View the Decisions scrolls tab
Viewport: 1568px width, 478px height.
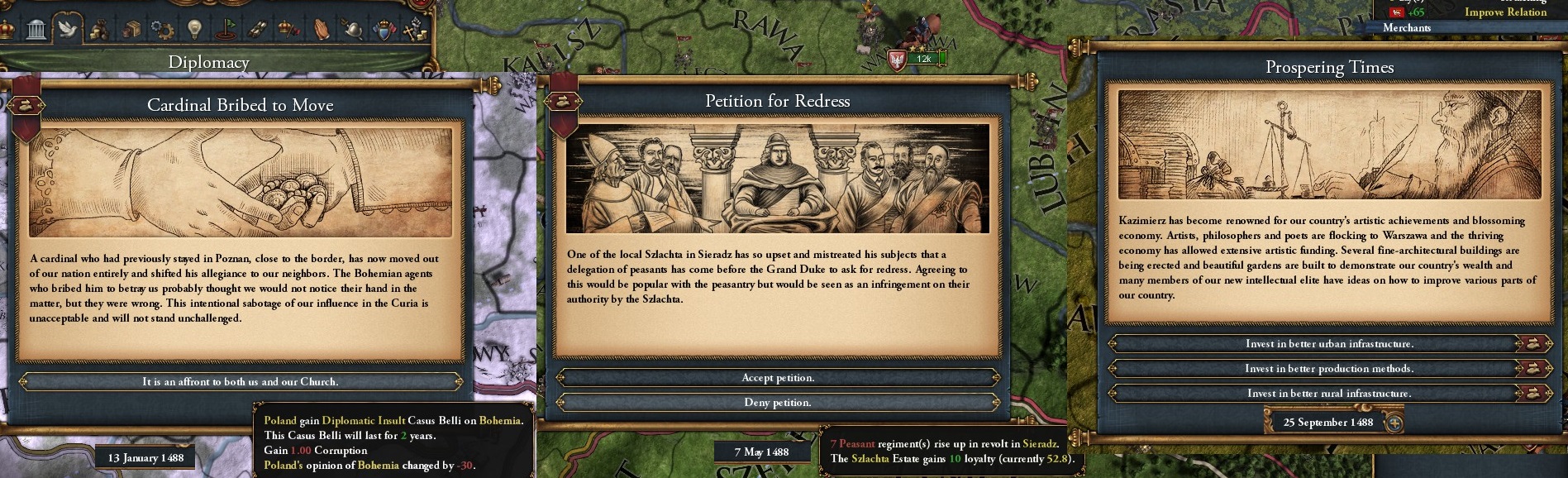257,31
